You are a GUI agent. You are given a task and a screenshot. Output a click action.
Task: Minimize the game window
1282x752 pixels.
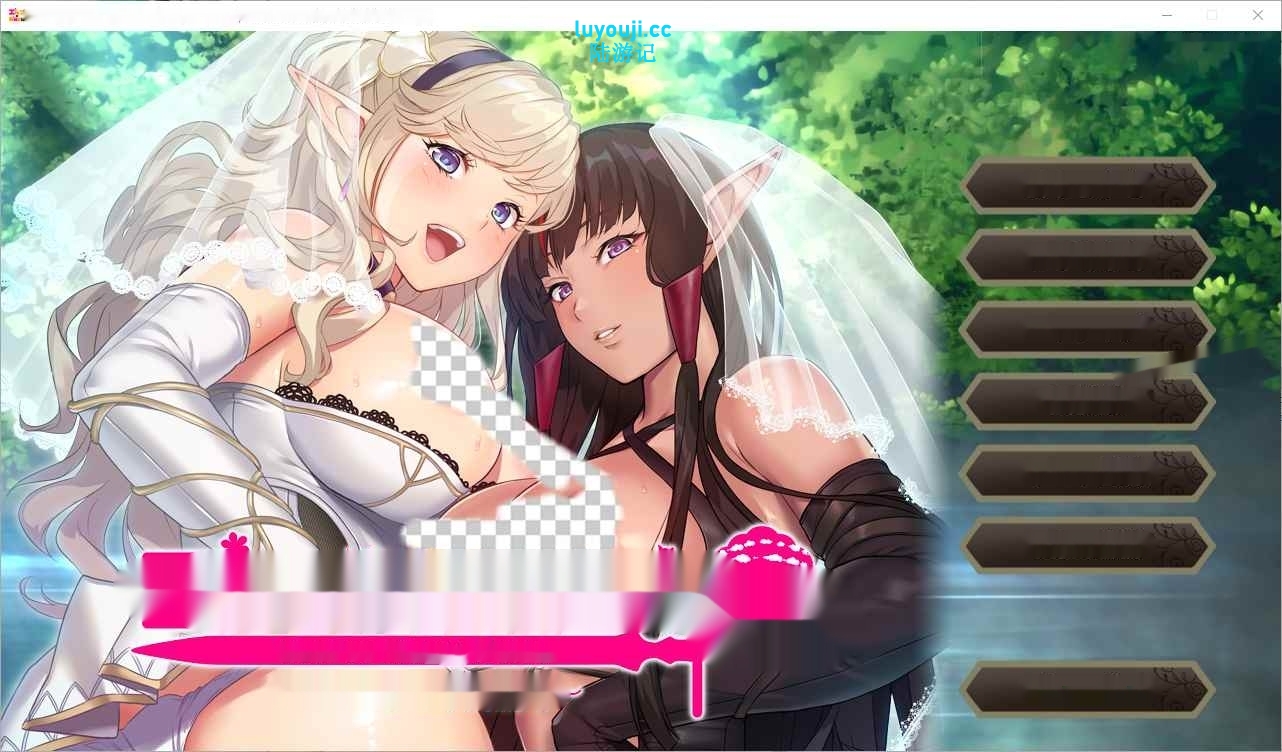coord(1166,15)
